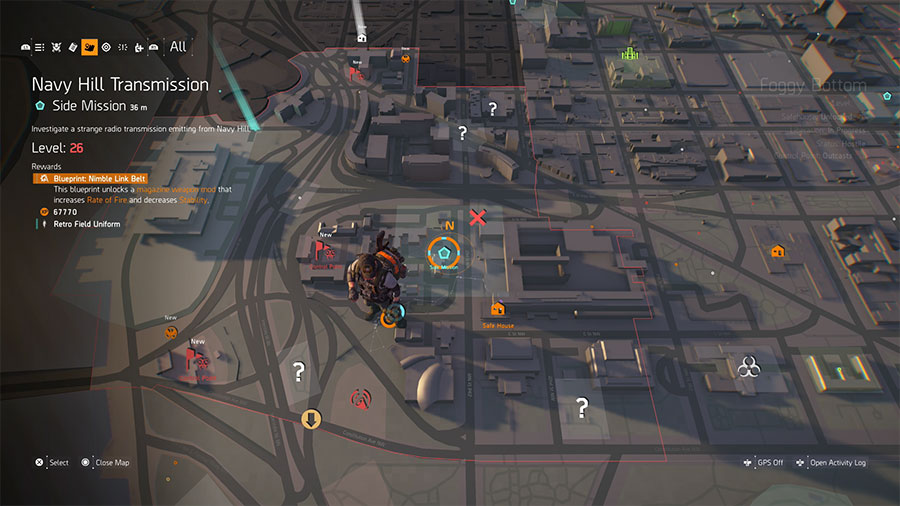The width and height of the screenshot is (900, 506).
Task: Choose the skull emblem map filter
Action: (56, 47)
